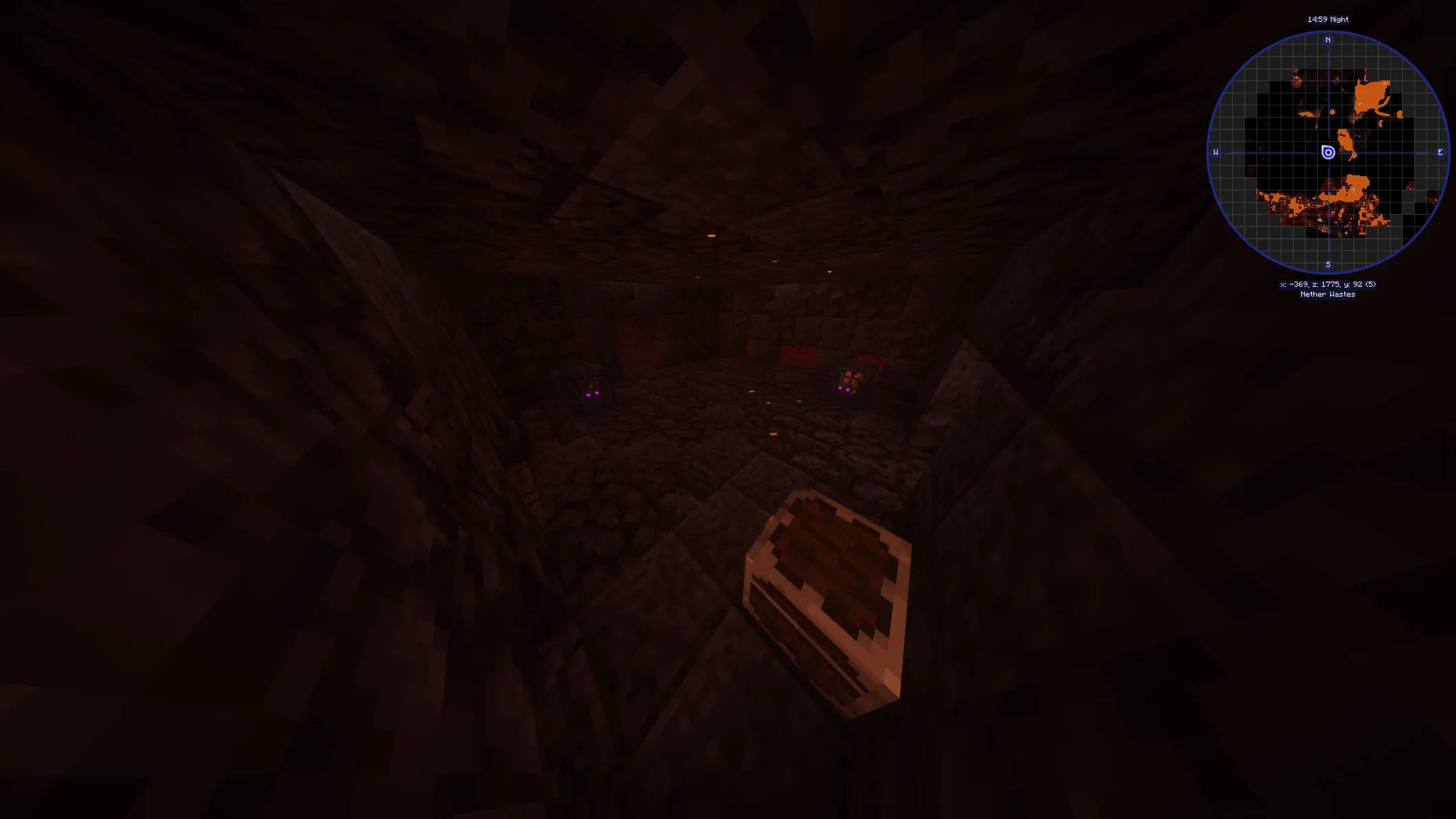The height and width of the screenshot is (819, 1456).
Task: Click the player arrow icon on the minimap
Action: point(1327,152)
